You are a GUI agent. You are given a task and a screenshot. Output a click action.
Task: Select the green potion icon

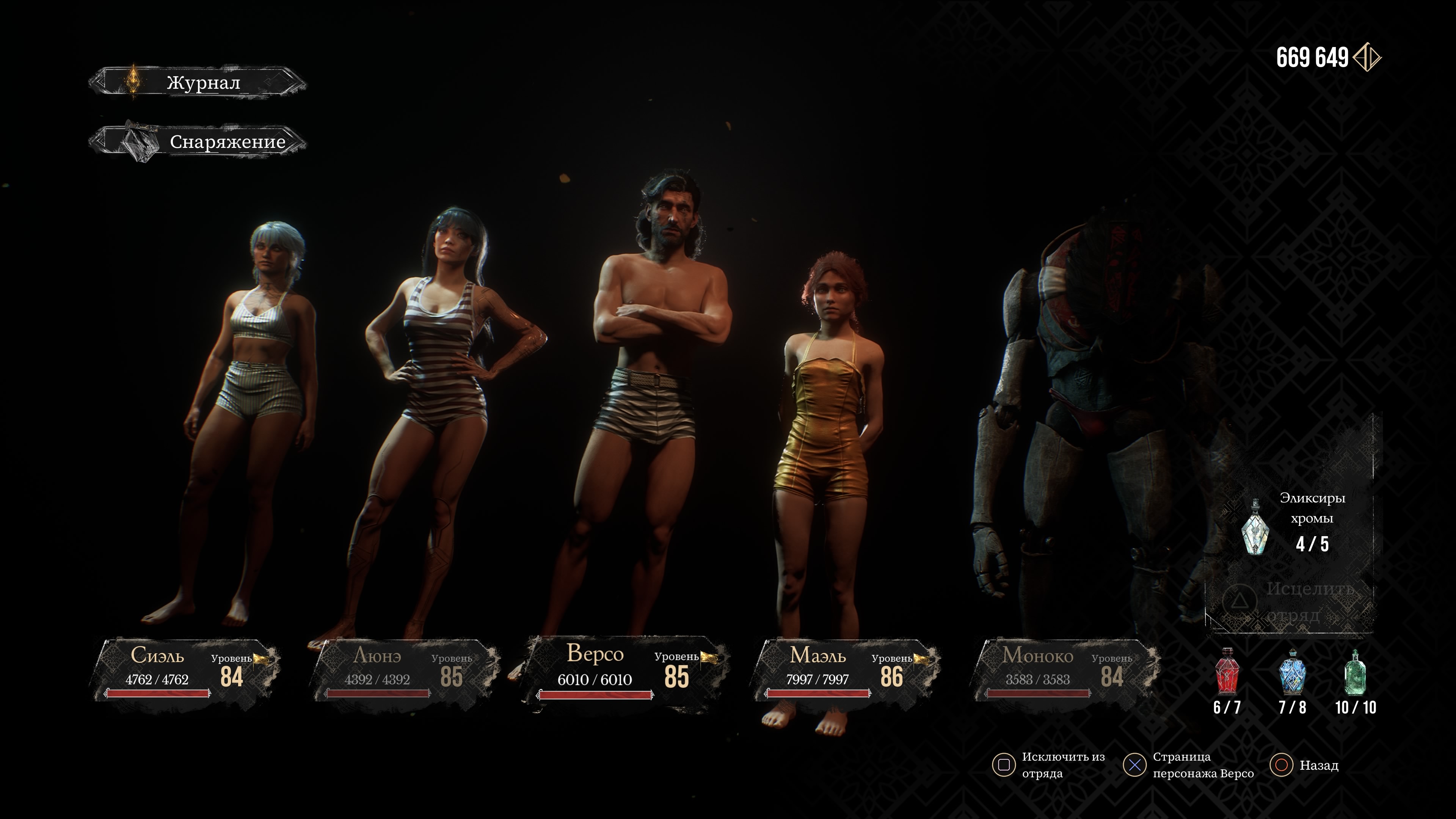point(1356,673)
